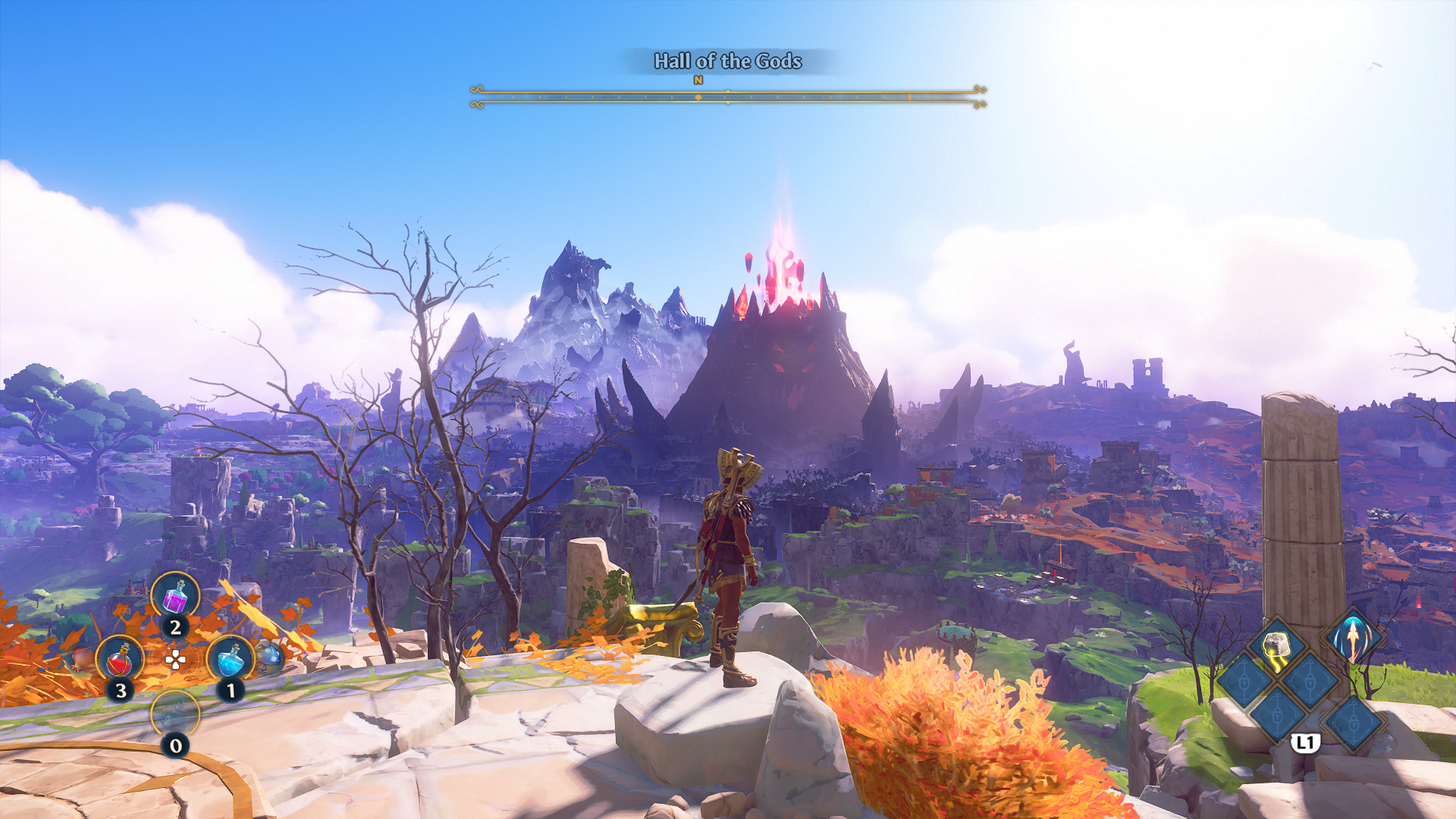Select the blue spotted mushroom icon
The height and width of the screenshot is (819, 1456).
pos(270,655)
